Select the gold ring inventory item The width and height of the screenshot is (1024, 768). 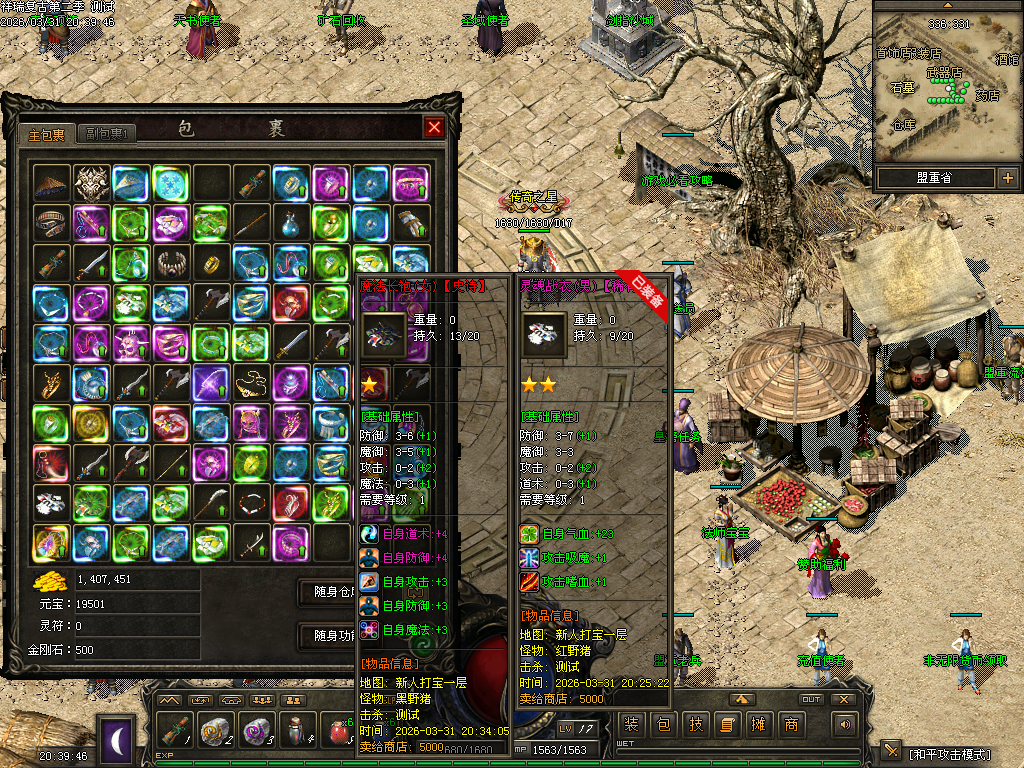click(x=211, y=263)
